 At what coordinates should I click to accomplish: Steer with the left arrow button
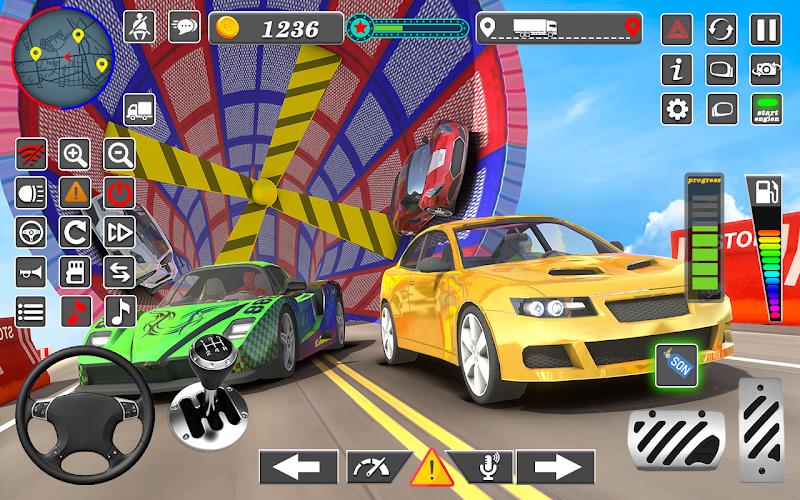pos(297,467)
